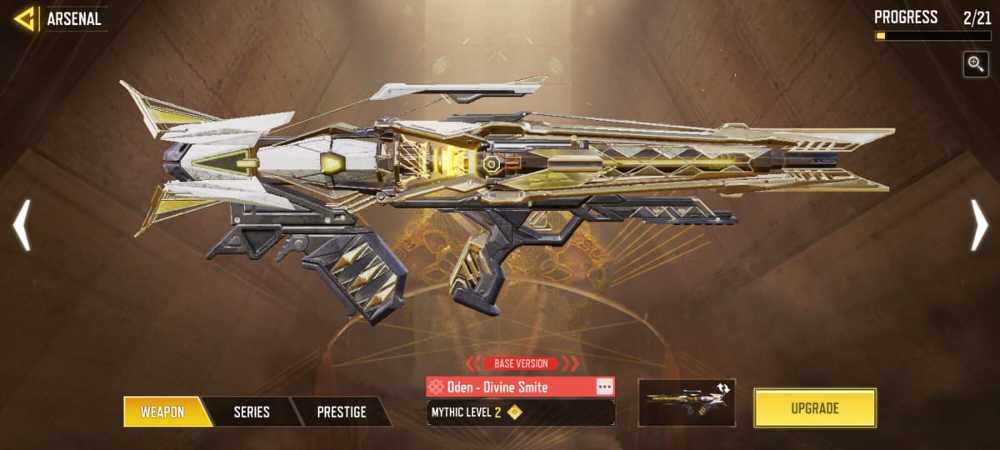Go back from the Arsenal screen
The image size is (1000, 450).
24,18
